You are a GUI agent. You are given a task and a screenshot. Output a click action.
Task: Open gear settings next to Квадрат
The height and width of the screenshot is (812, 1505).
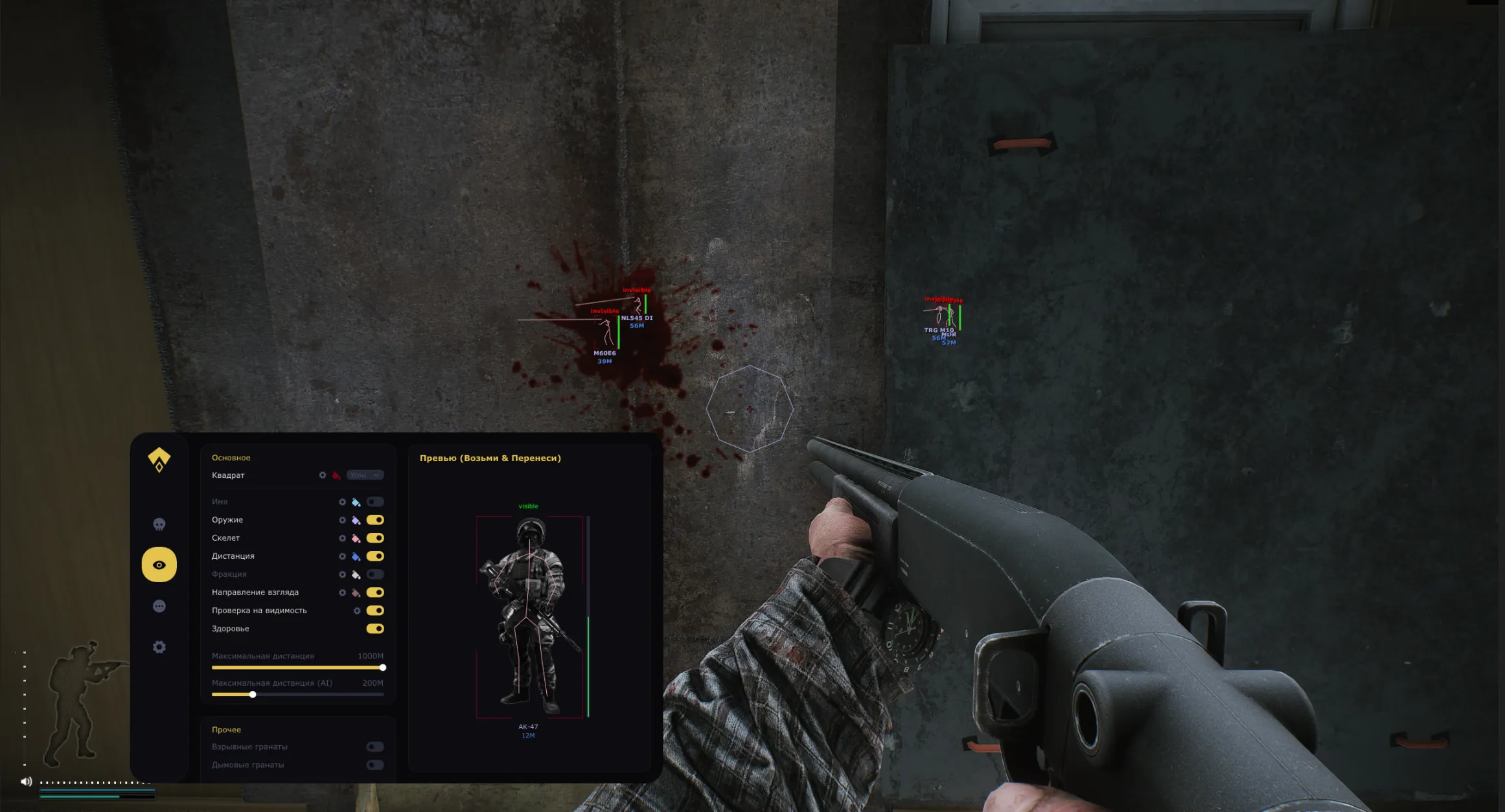[321, 475]
